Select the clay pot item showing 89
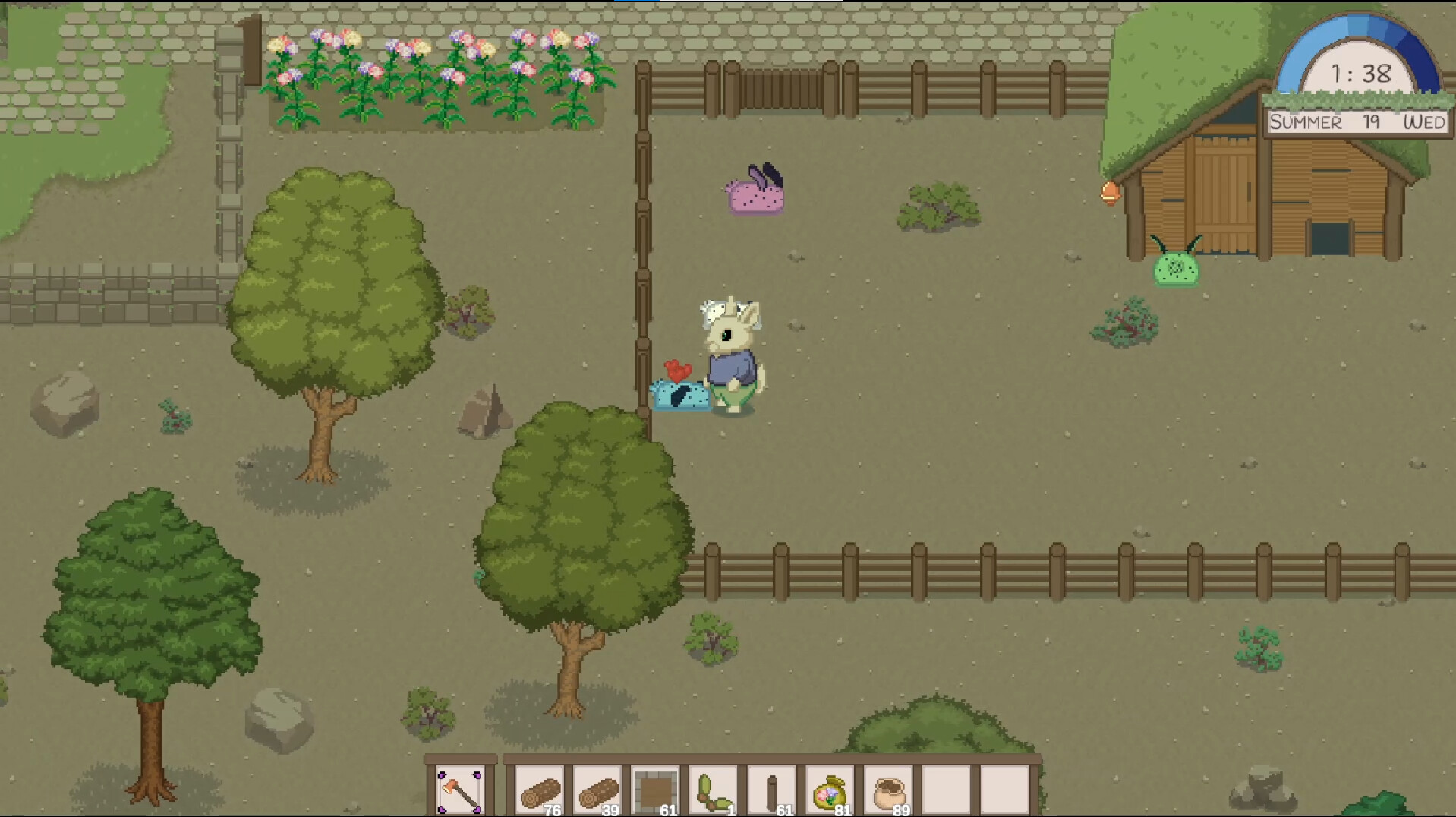1456x817 pixels. pyautogui.click(x=887, y=788)
